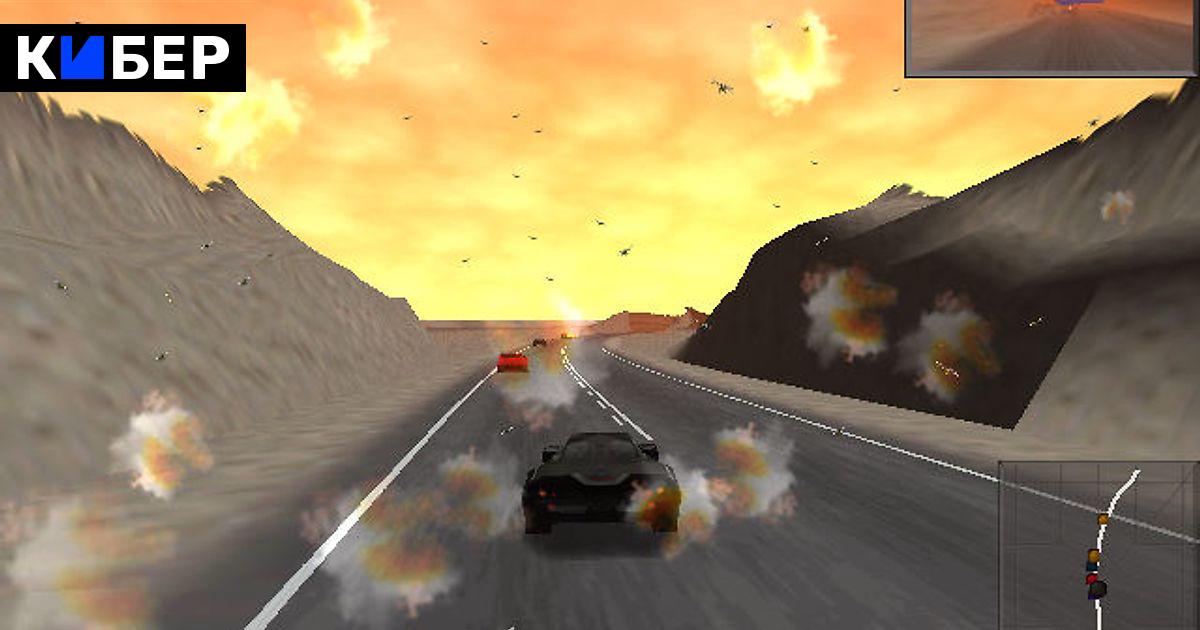1200x630 pixels.
Task: Select the rear-view mirror display
Action: [x=1052, y=37]
